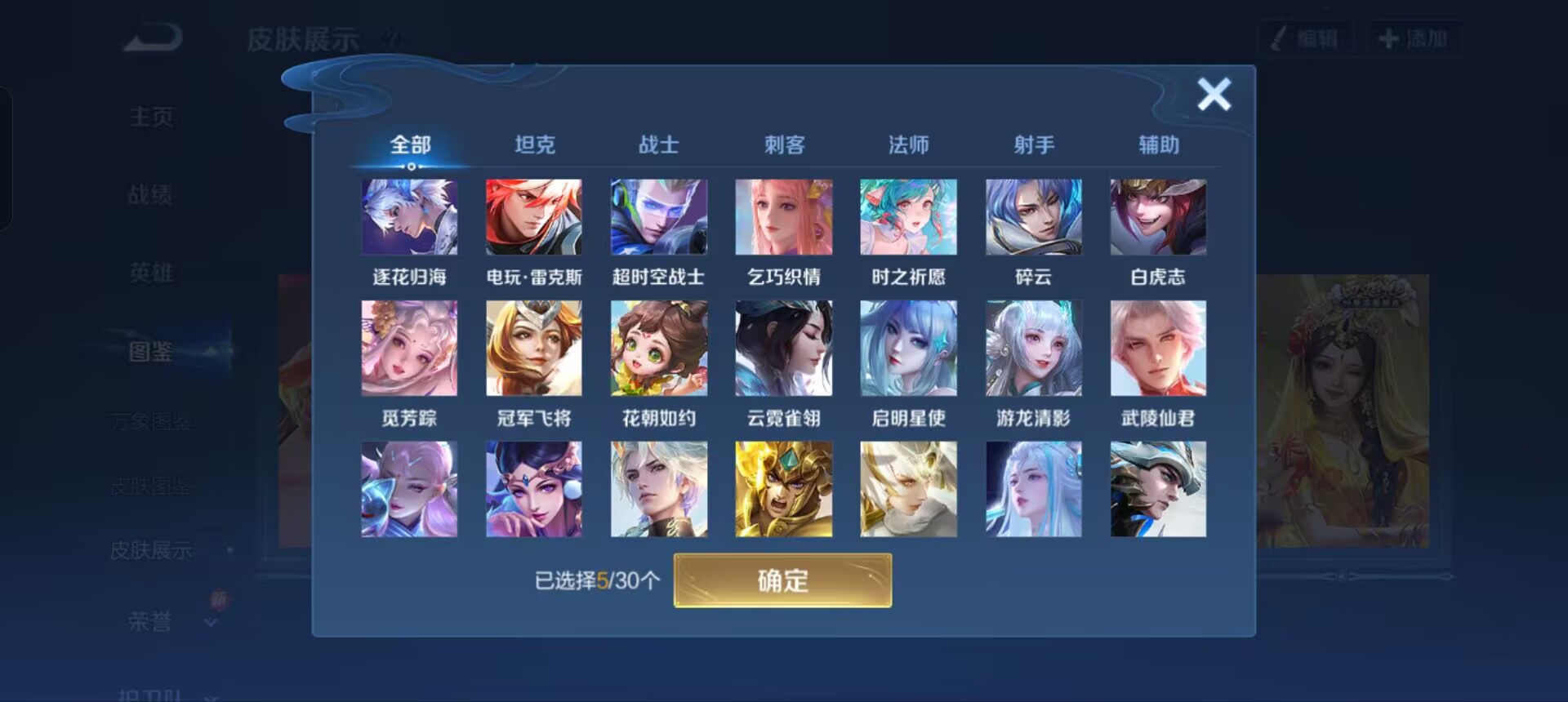
Task: Select the 云霓雀翎 skin thumbnail
Action: [x=784, y=348]
